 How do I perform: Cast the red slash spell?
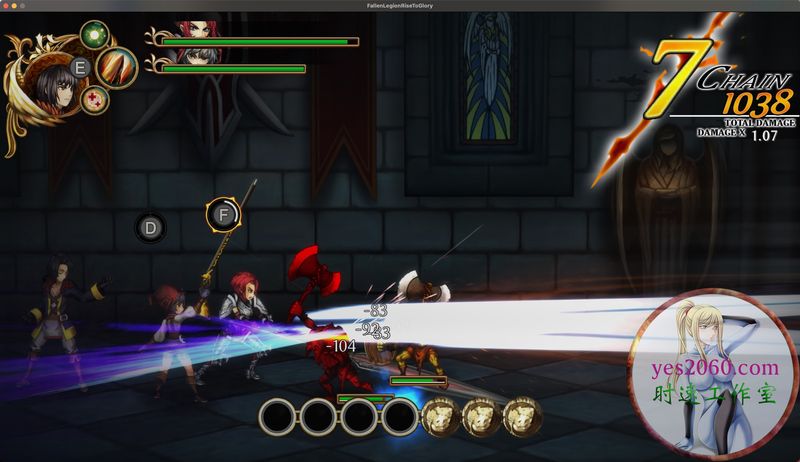point(117,67)
